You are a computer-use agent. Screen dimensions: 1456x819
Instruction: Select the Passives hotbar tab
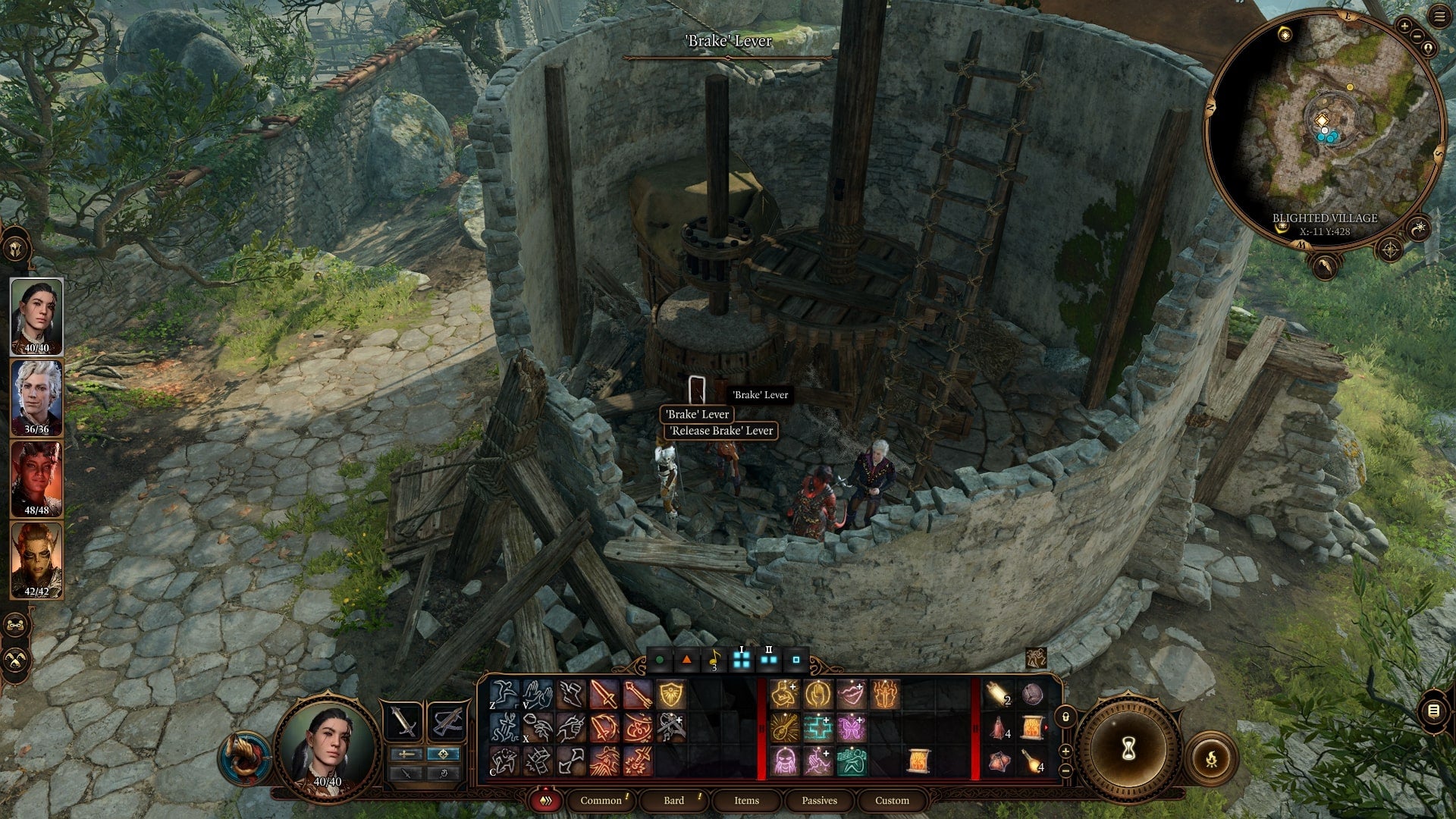click(819, 800)
